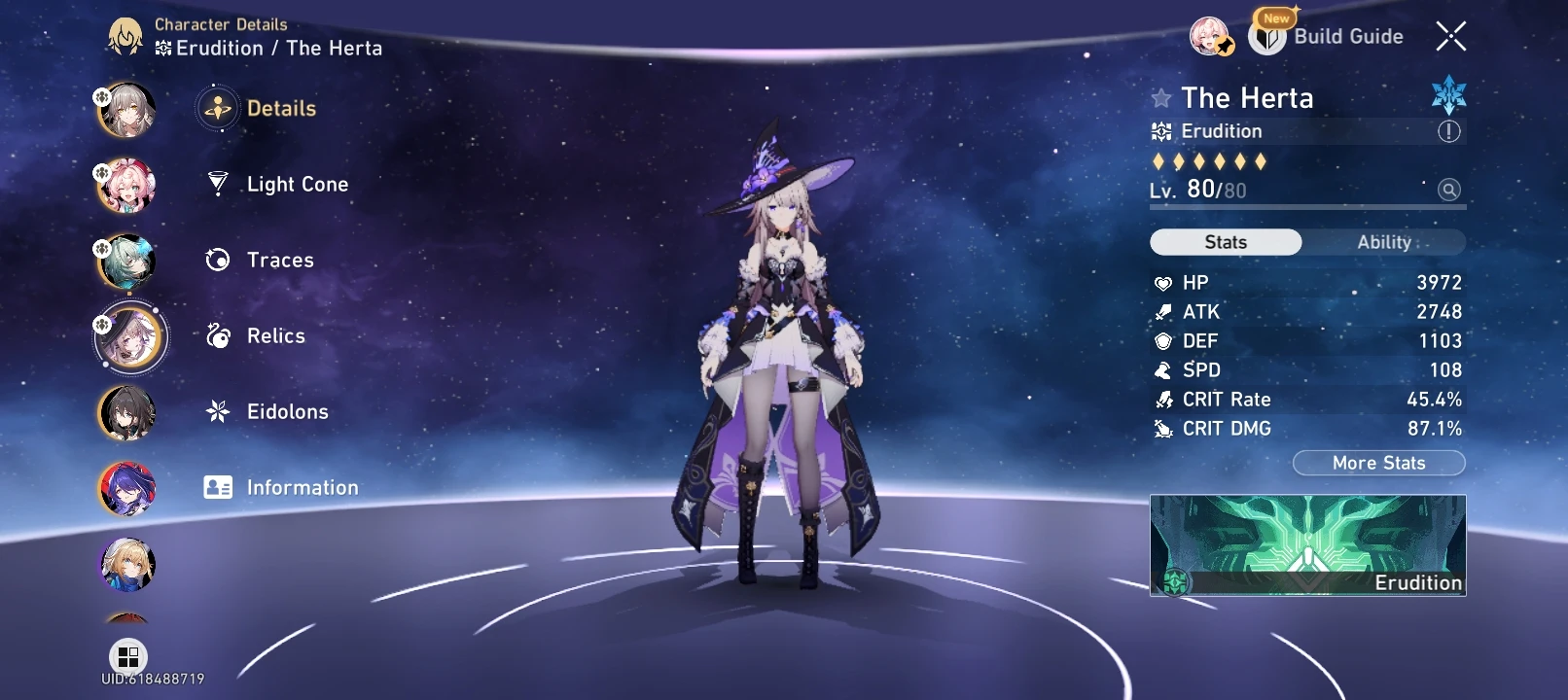
Task: Click the Ice element icon next to The Herta
Action: tap(1447, 97)
